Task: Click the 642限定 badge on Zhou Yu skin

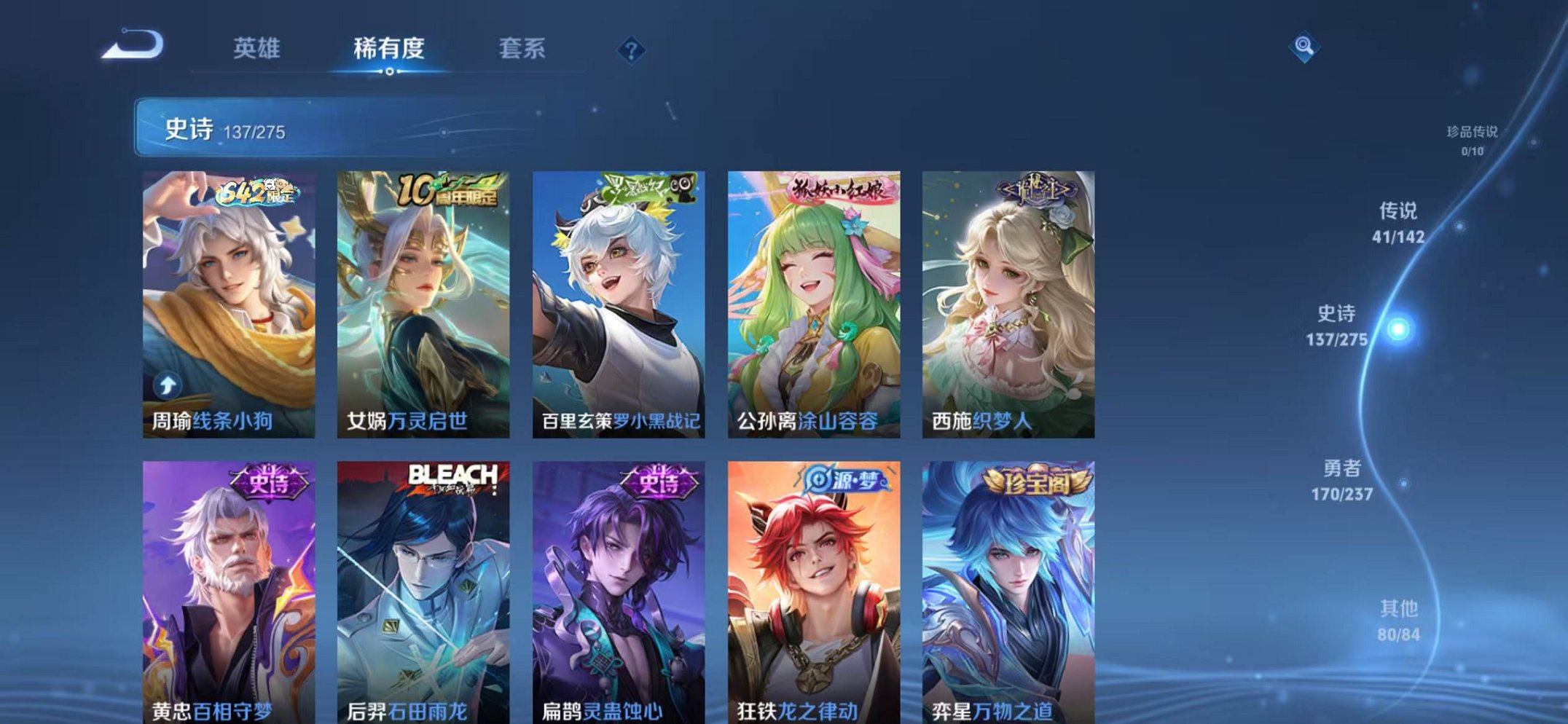Action: tap(256, 193)
